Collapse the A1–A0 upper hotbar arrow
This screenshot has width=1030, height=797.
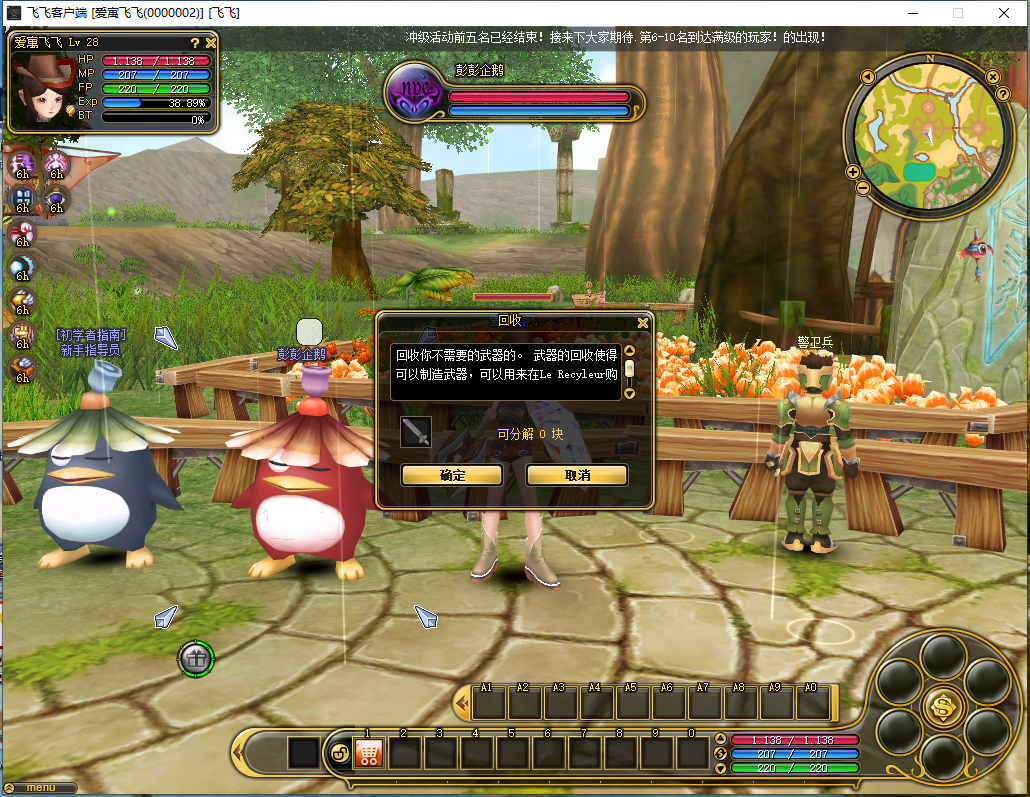(x=462, y=703)
